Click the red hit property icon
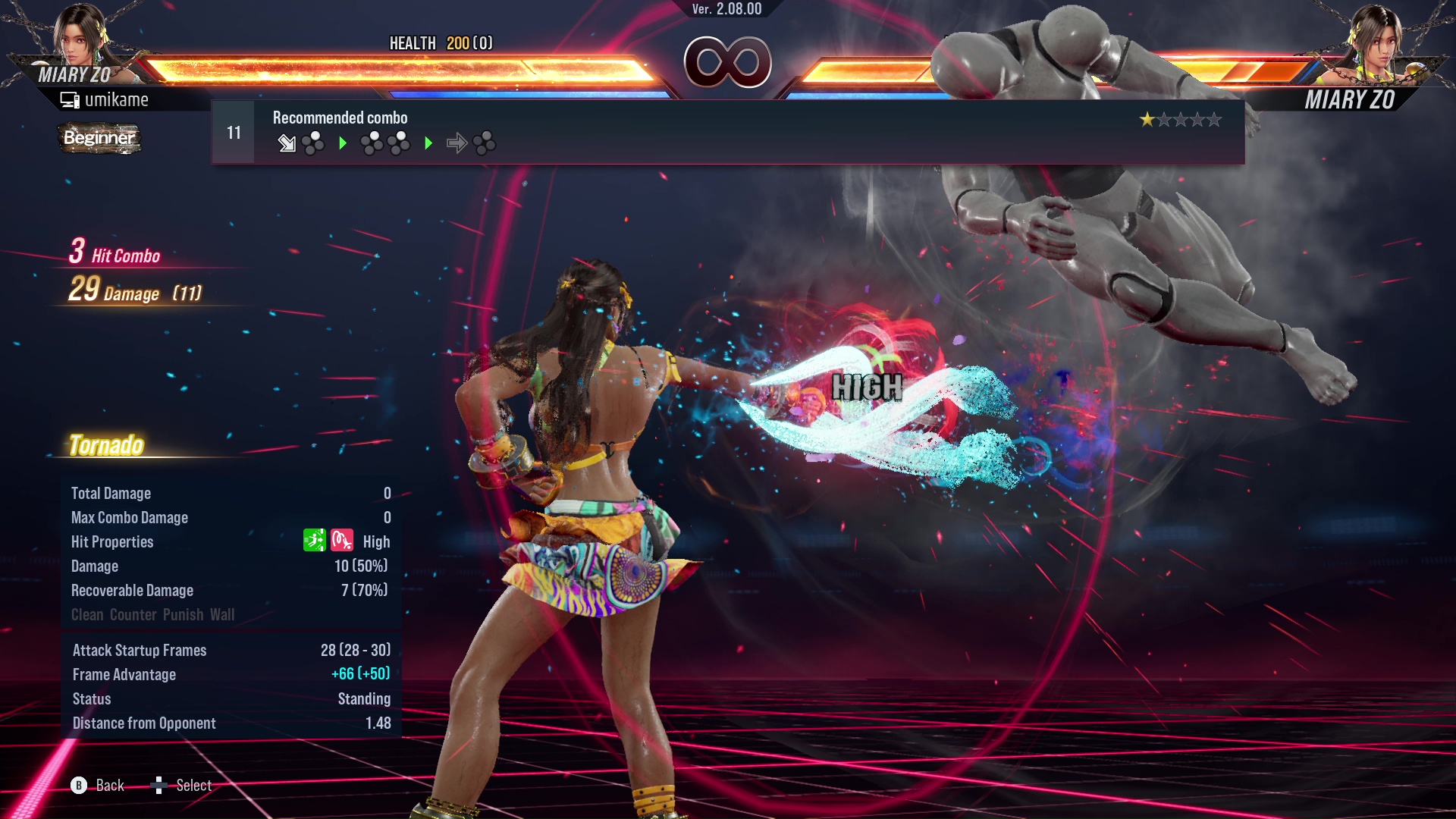 point(342,541)
